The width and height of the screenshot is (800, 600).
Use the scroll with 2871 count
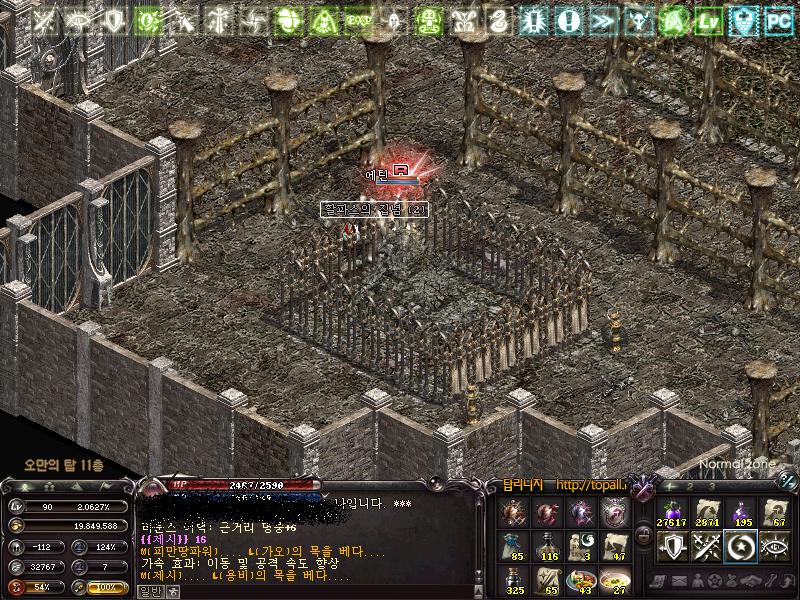point(706,513)
